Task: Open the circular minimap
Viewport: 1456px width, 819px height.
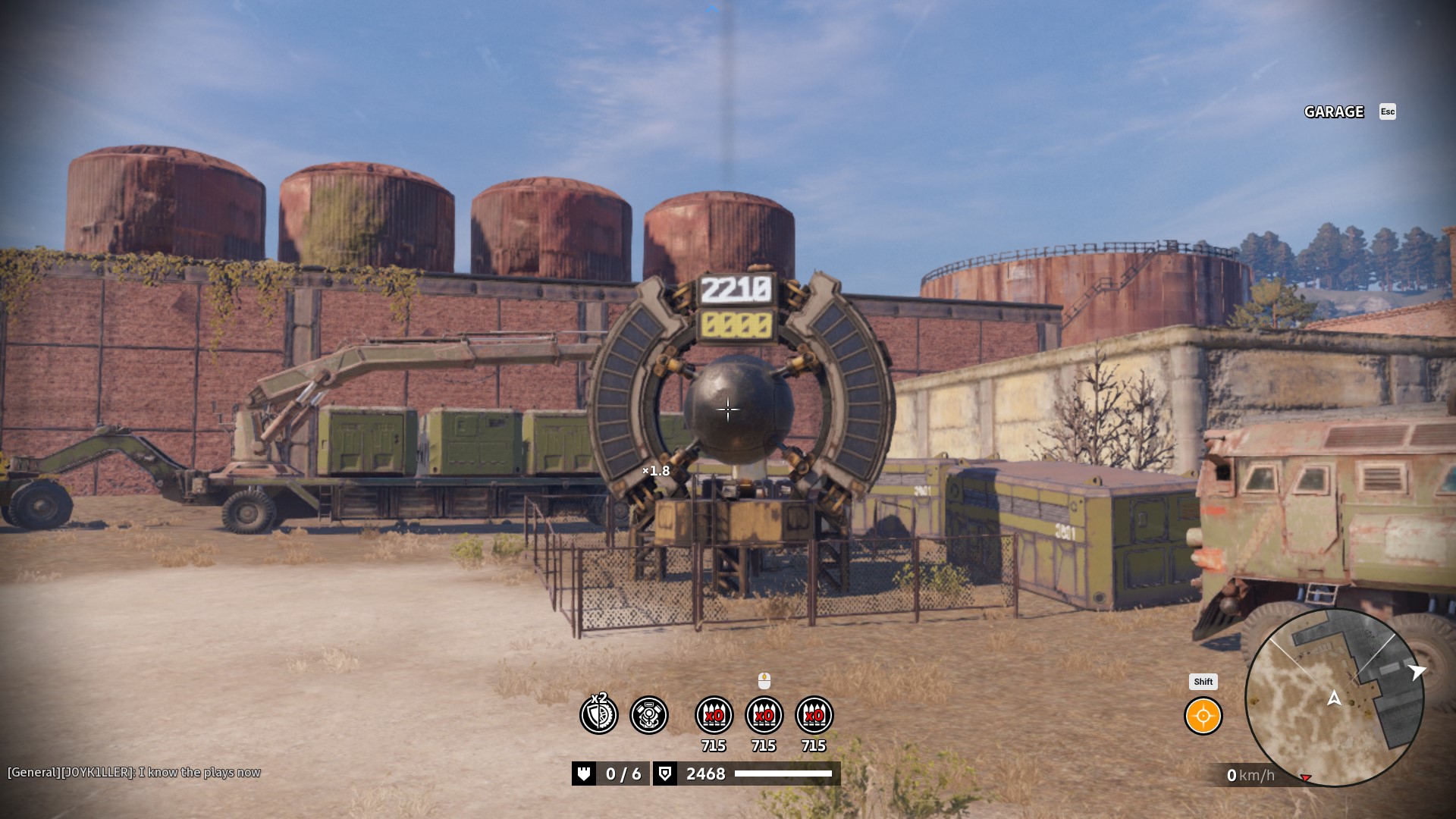Action: (x=1334, y=698)
